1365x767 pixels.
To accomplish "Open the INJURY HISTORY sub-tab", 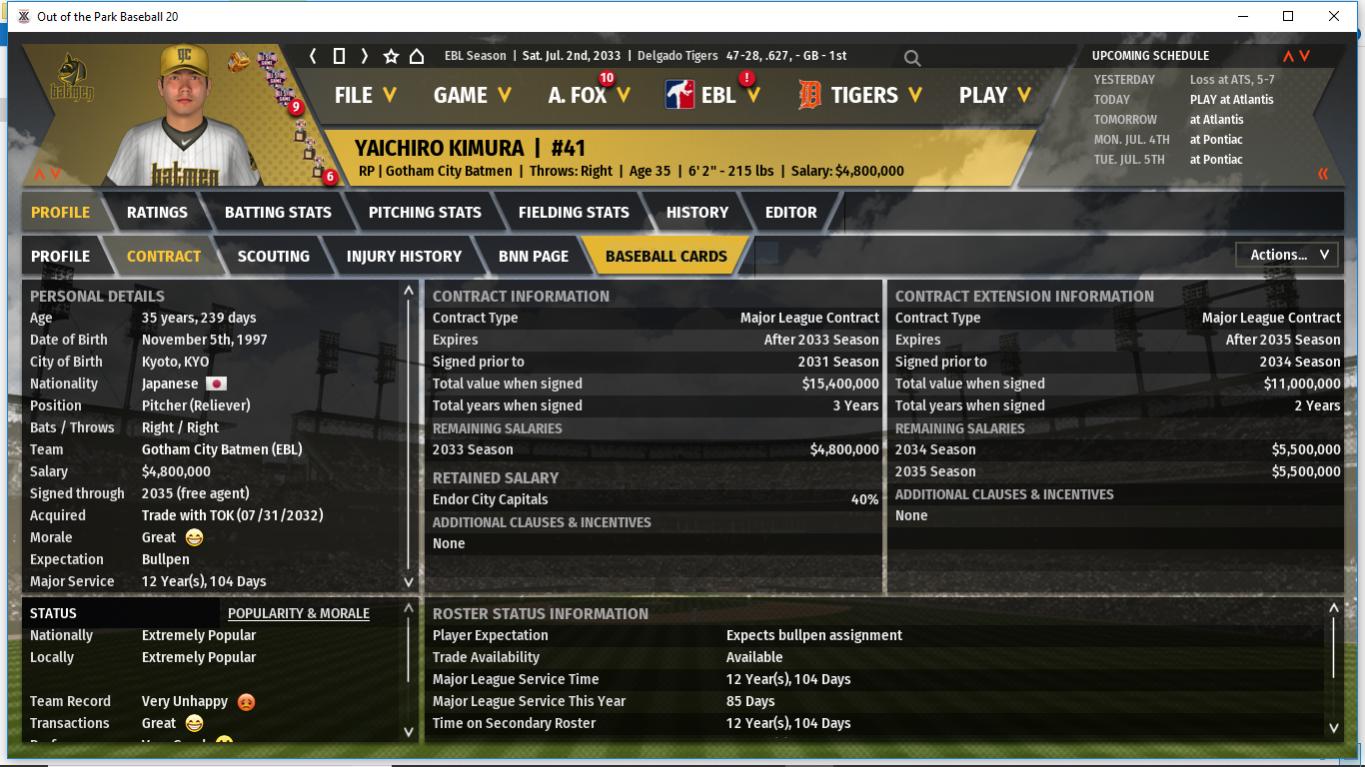I will coord(404,256).
